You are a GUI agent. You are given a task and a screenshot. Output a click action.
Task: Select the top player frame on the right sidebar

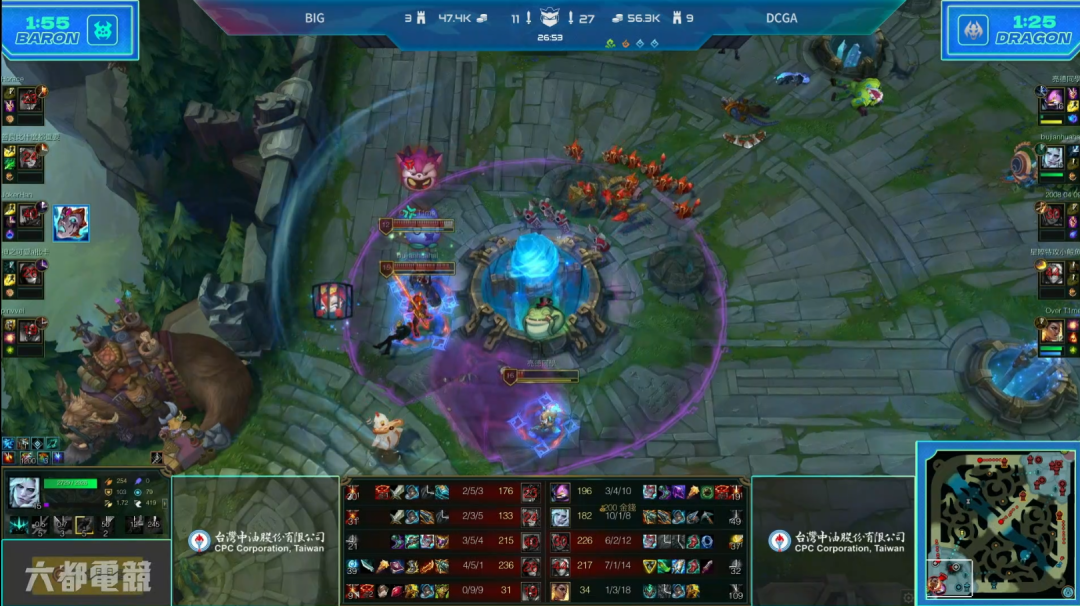pyautogui.click(x=1058, y=102)
